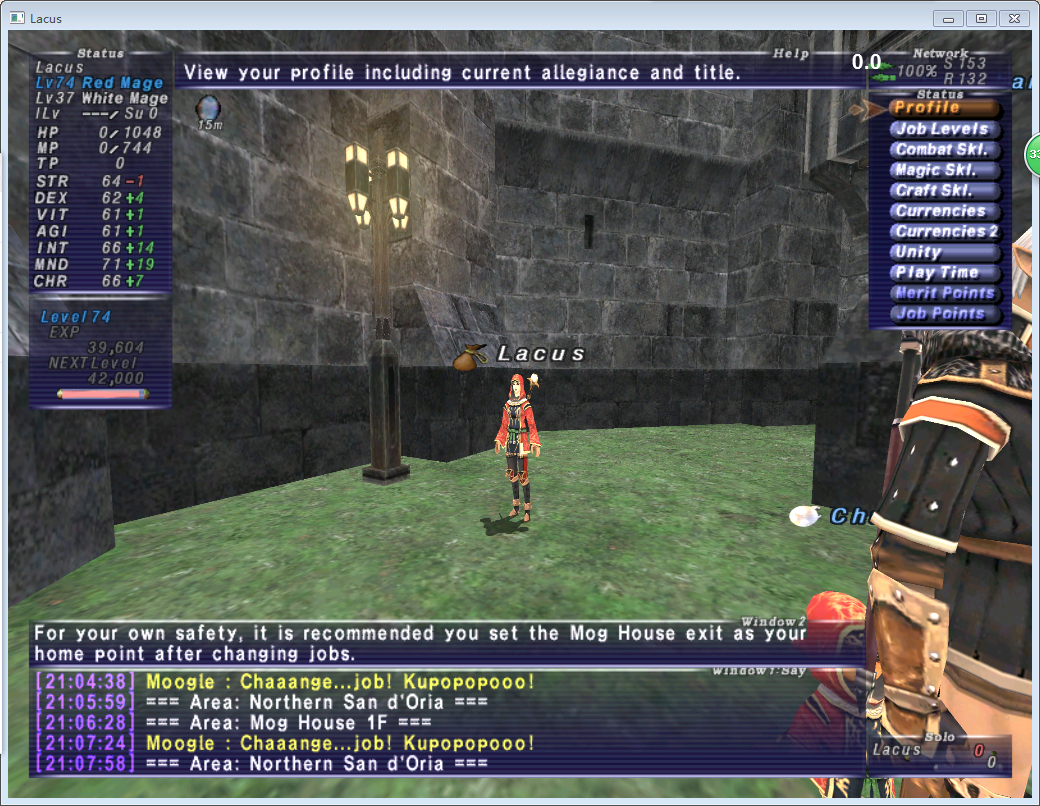This screenshot has width=1040, height=806.
Task: Select Lacus in the Solo party list
Action: 897,749
